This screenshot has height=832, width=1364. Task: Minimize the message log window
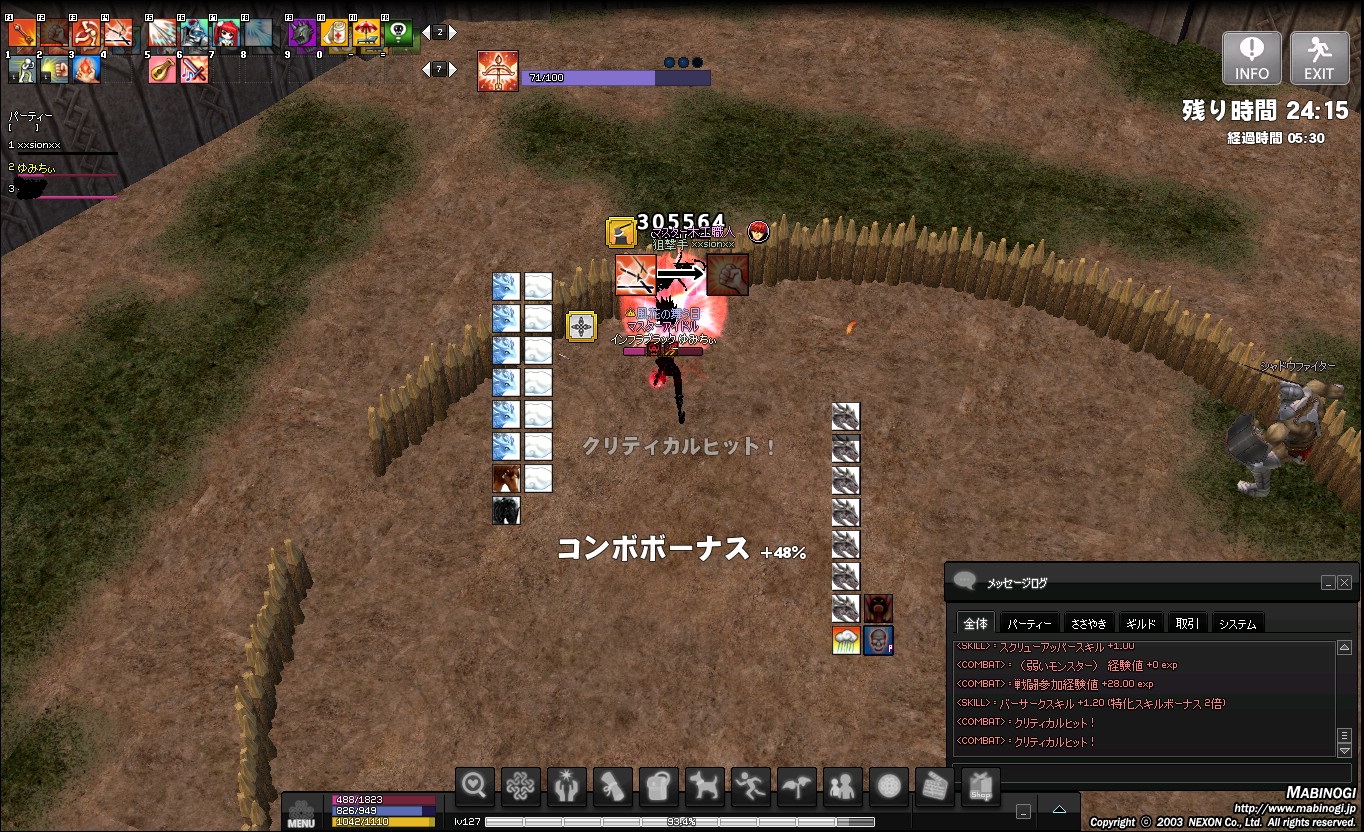pos(1328,583)
